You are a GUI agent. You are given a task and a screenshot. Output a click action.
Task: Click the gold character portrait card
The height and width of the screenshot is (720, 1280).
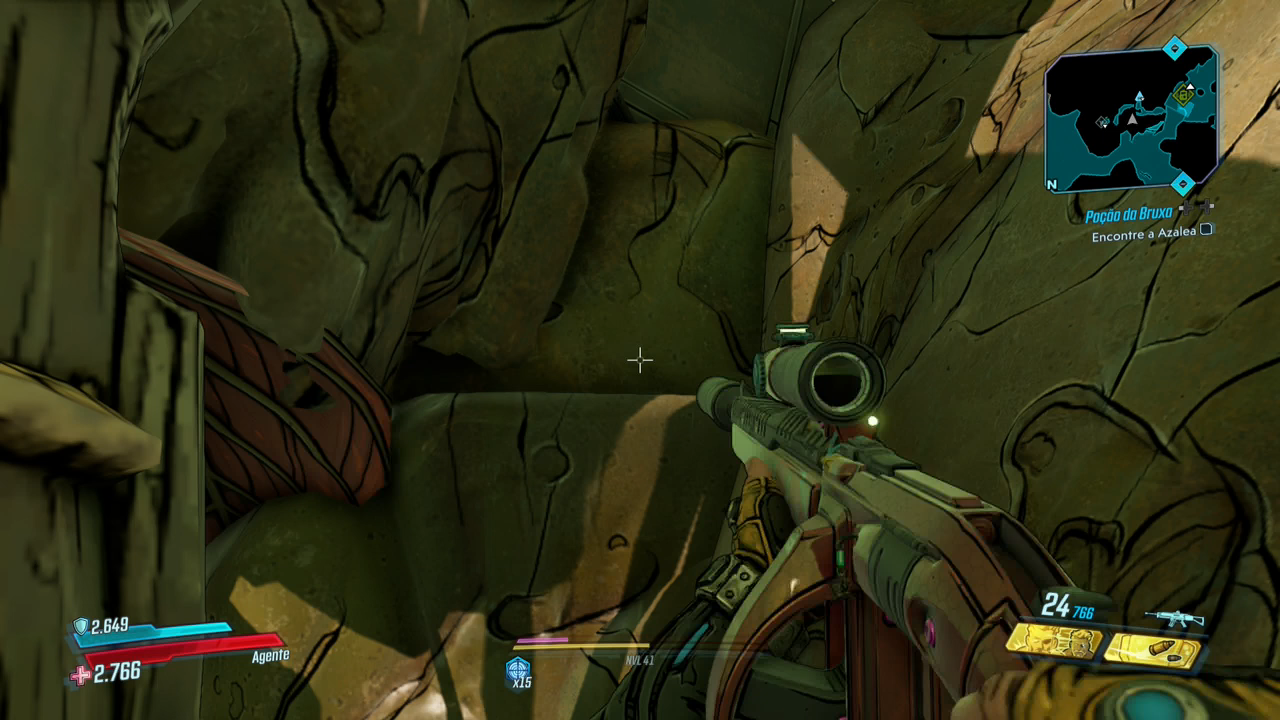[1053, 640]
